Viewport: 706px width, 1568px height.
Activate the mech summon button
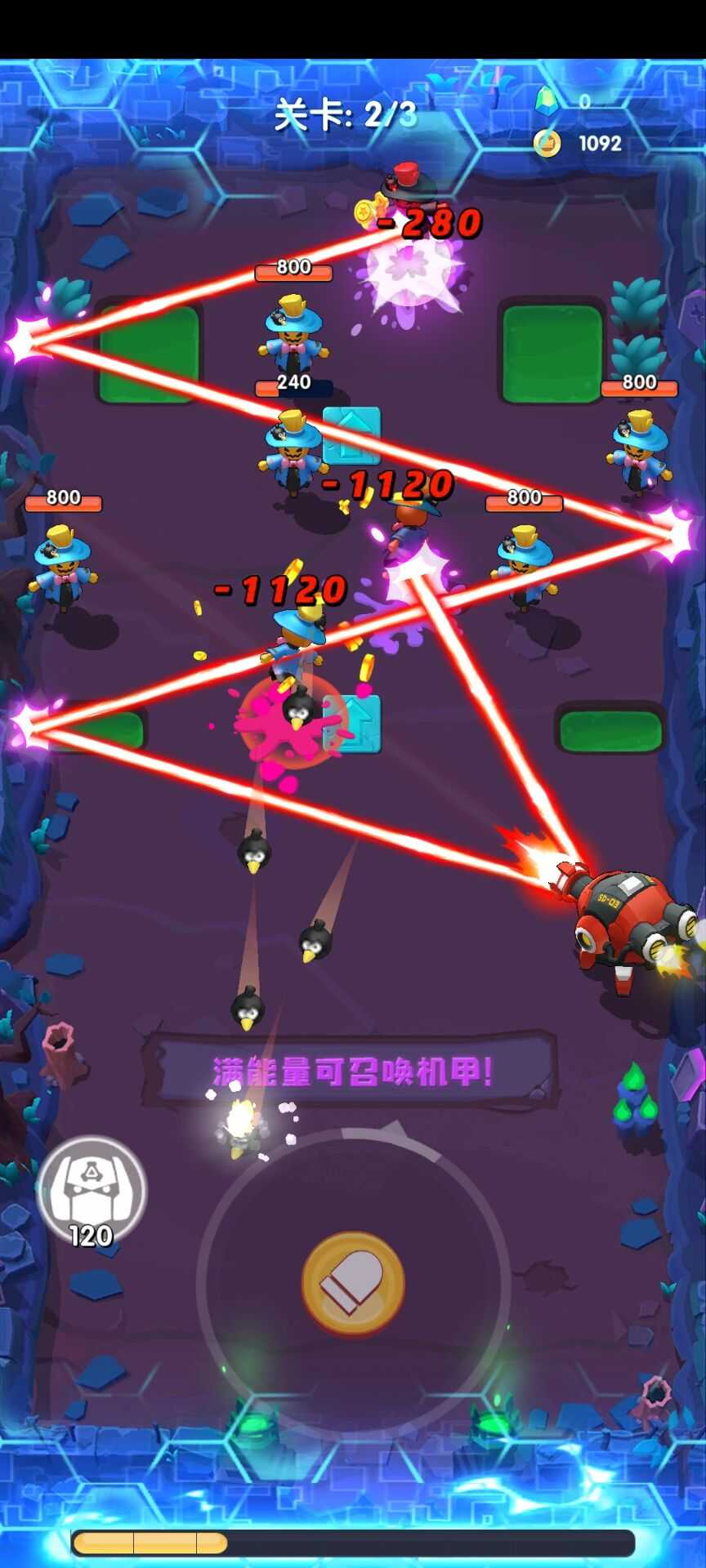click(x=92, y=1190)
